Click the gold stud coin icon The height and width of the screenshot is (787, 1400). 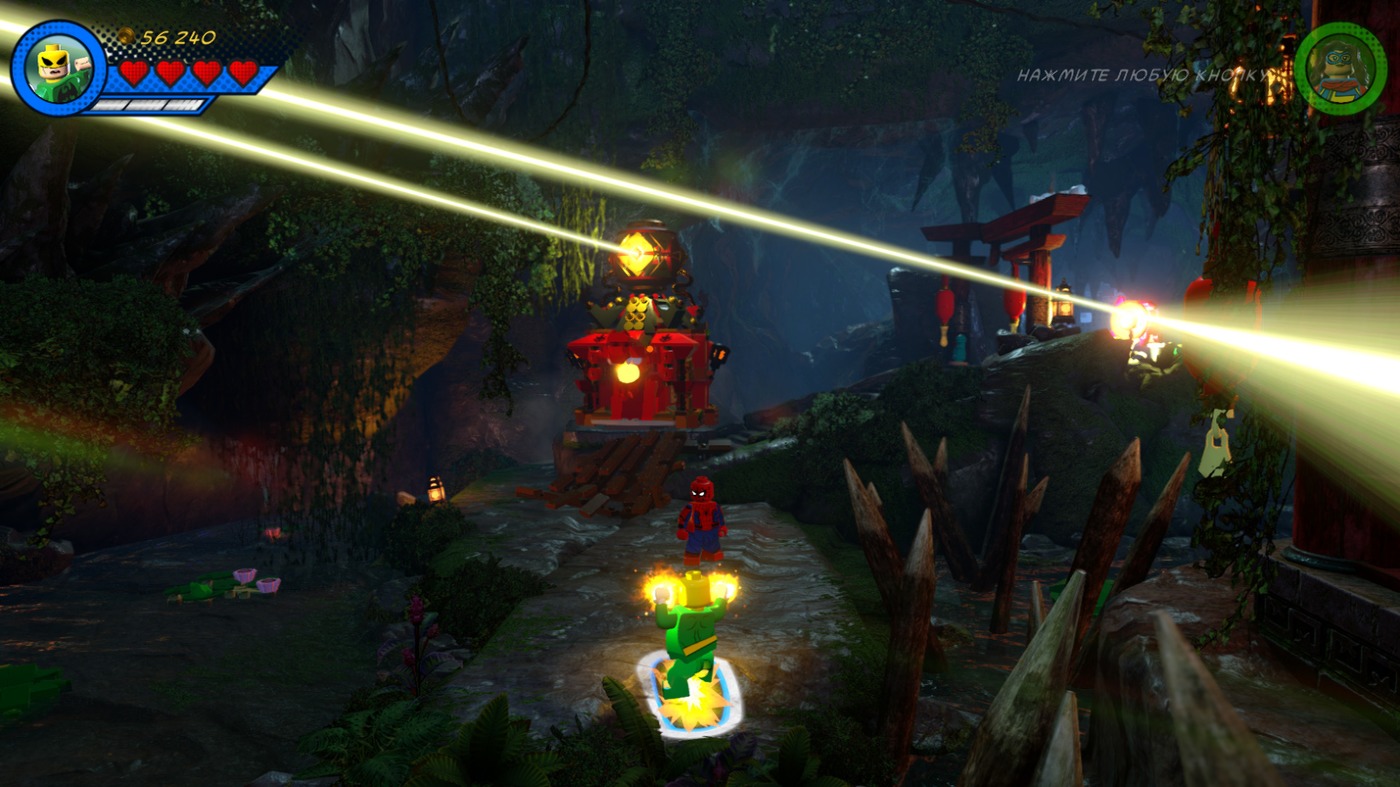tap(128, 35)
